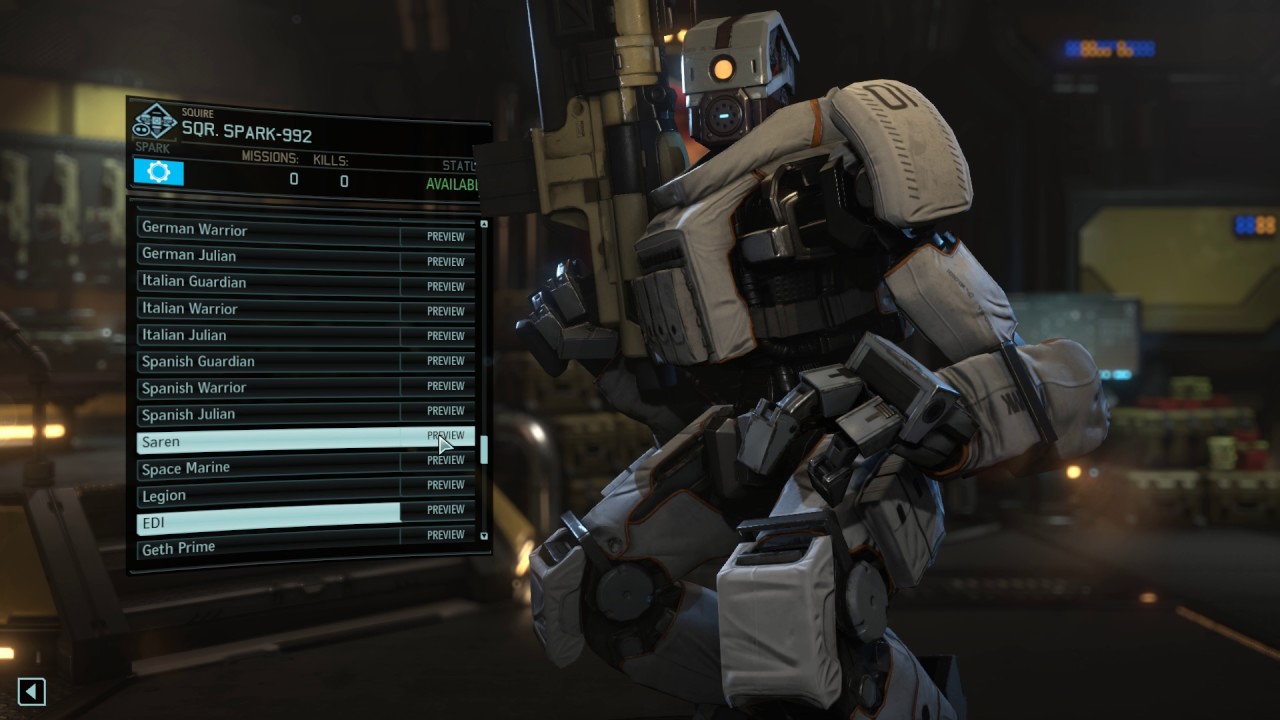Image resolution: width=1280 pixels, height=720 pixels.
Task: Choose the Space Marine voice
Action: click(268, 468)
